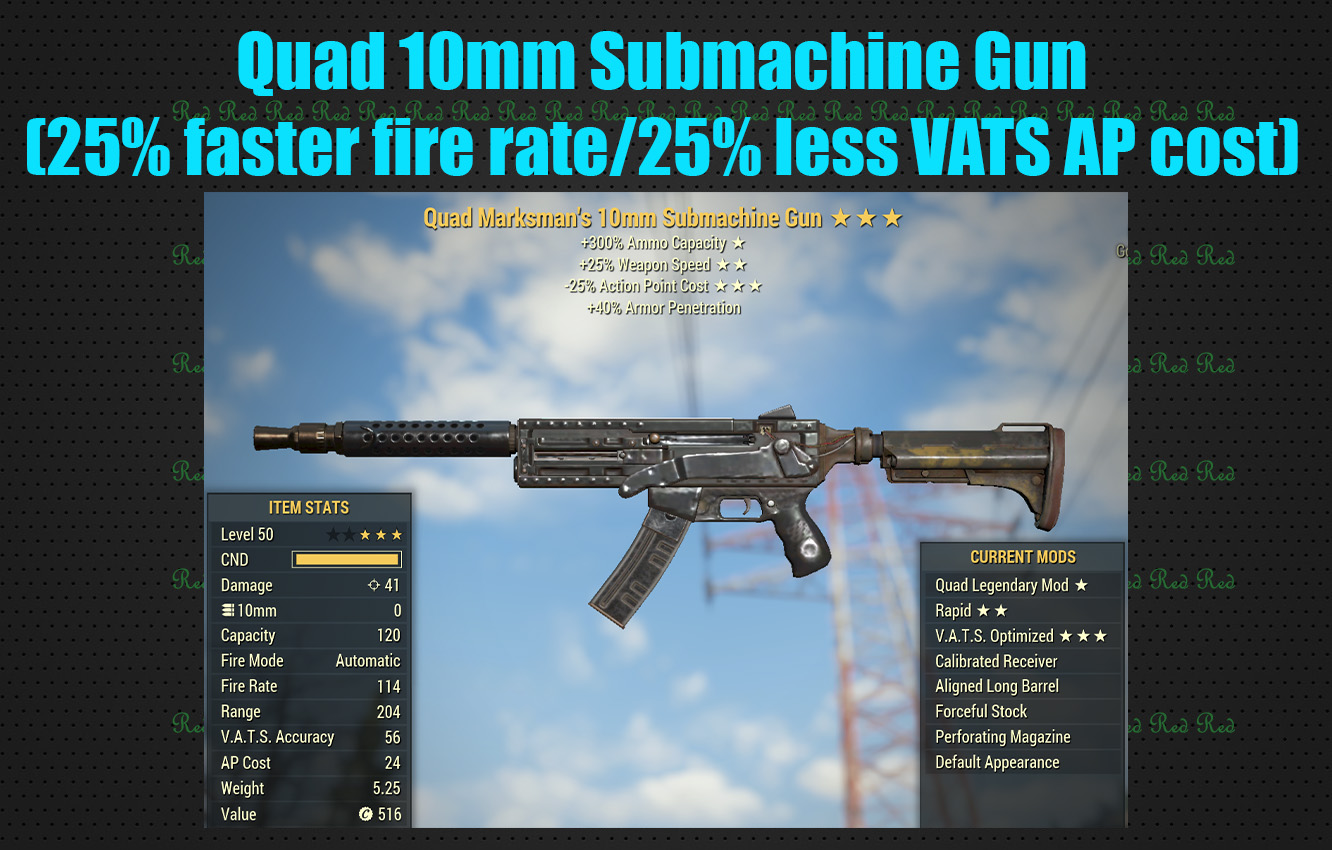This screenshot has width=1332, height=850.
Task: Select Default Appearance mod entry
Action: (996, 762)
